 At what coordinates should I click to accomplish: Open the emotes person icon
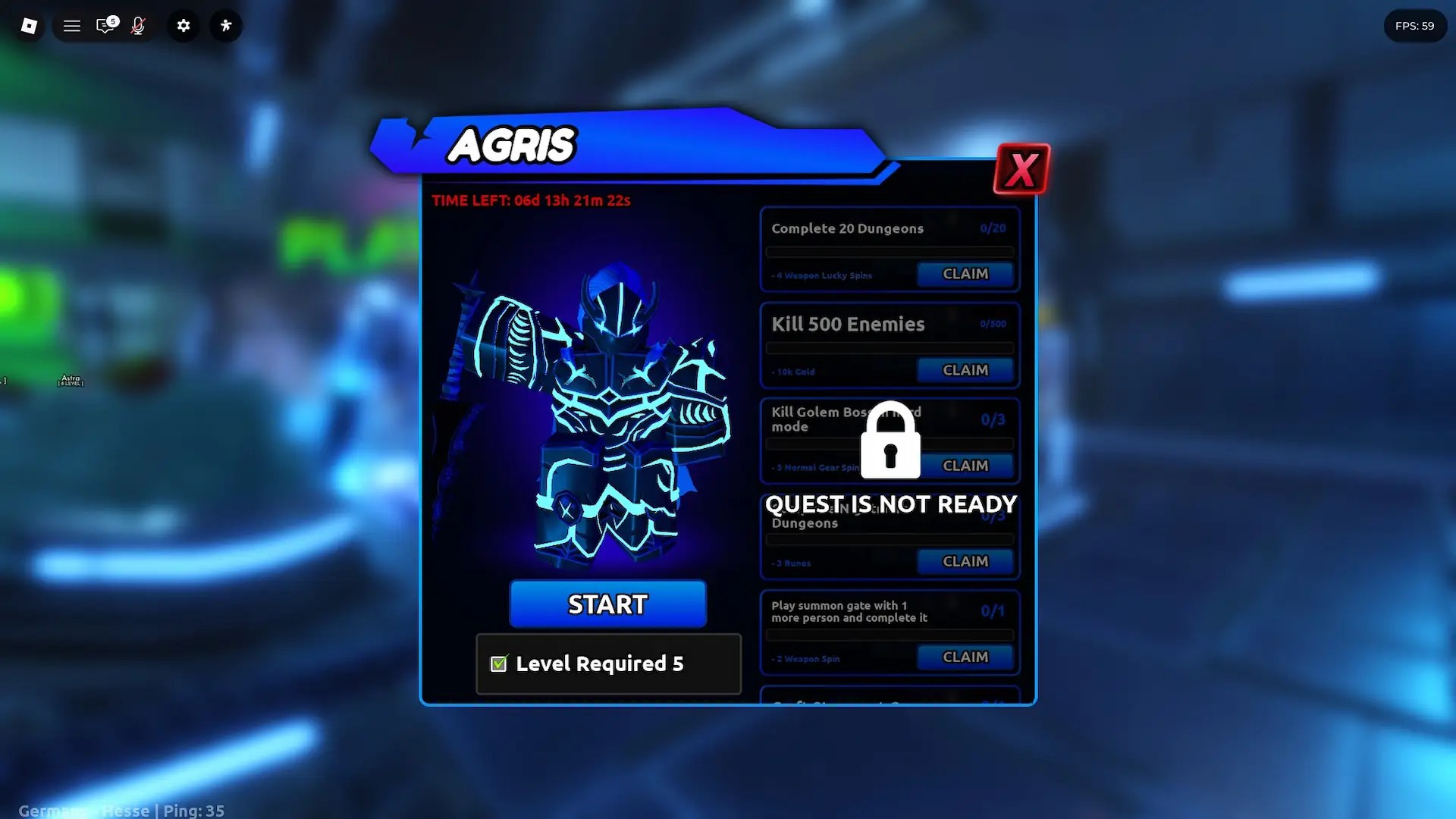pos(225,25)
